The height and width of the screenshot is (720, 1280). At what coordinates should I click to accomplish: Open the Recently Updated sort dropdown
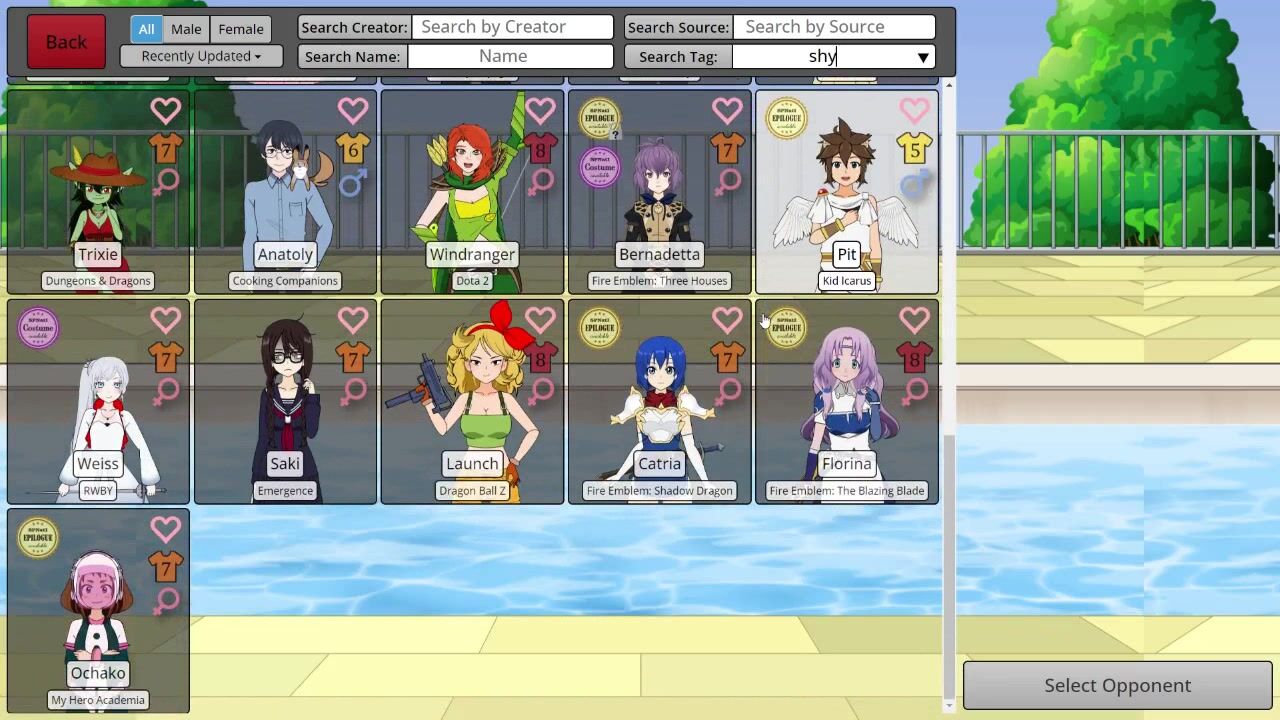(x=201, y=56)
